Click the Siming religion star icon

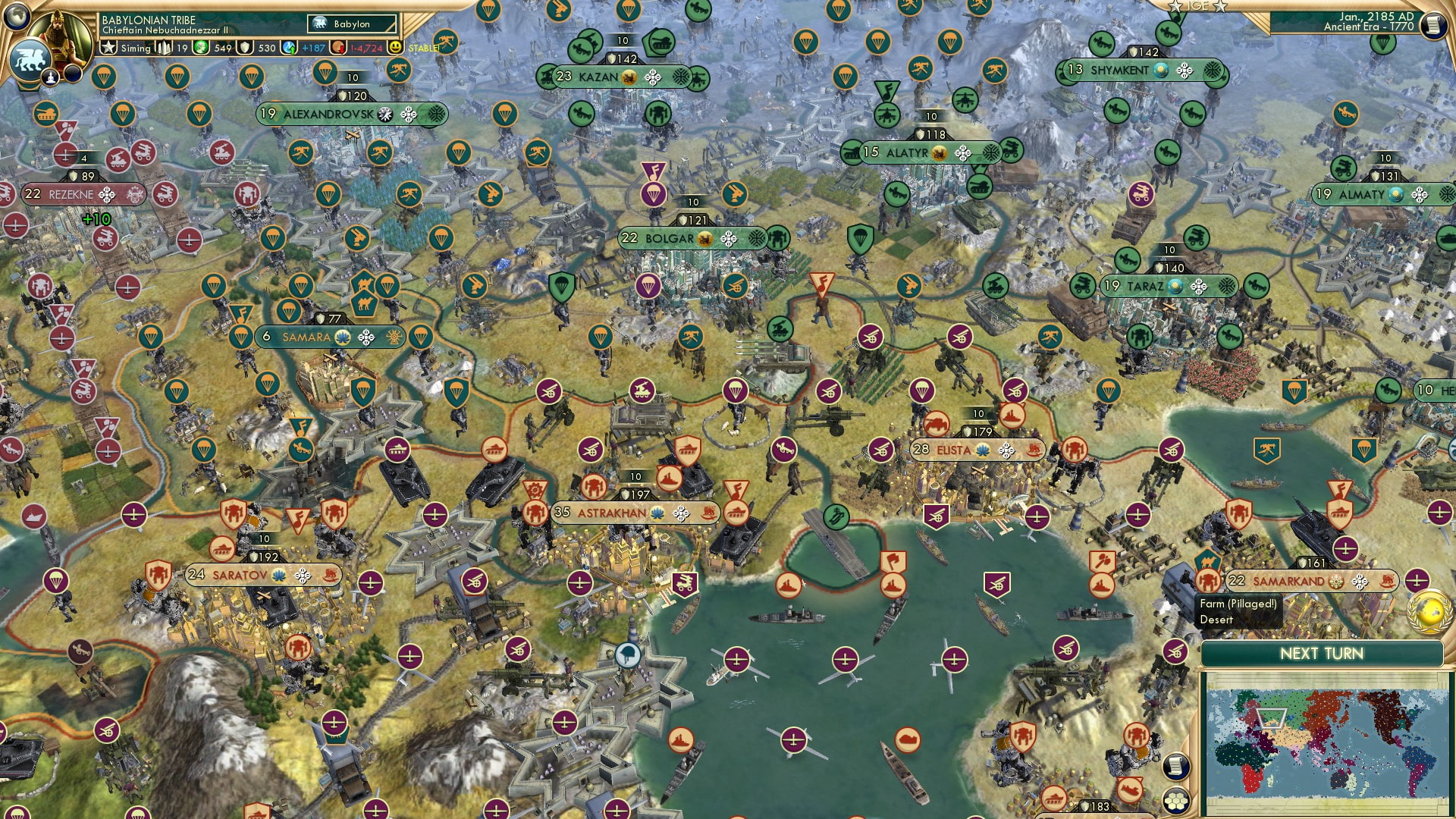pyautogui.click(x=109, y=49)
